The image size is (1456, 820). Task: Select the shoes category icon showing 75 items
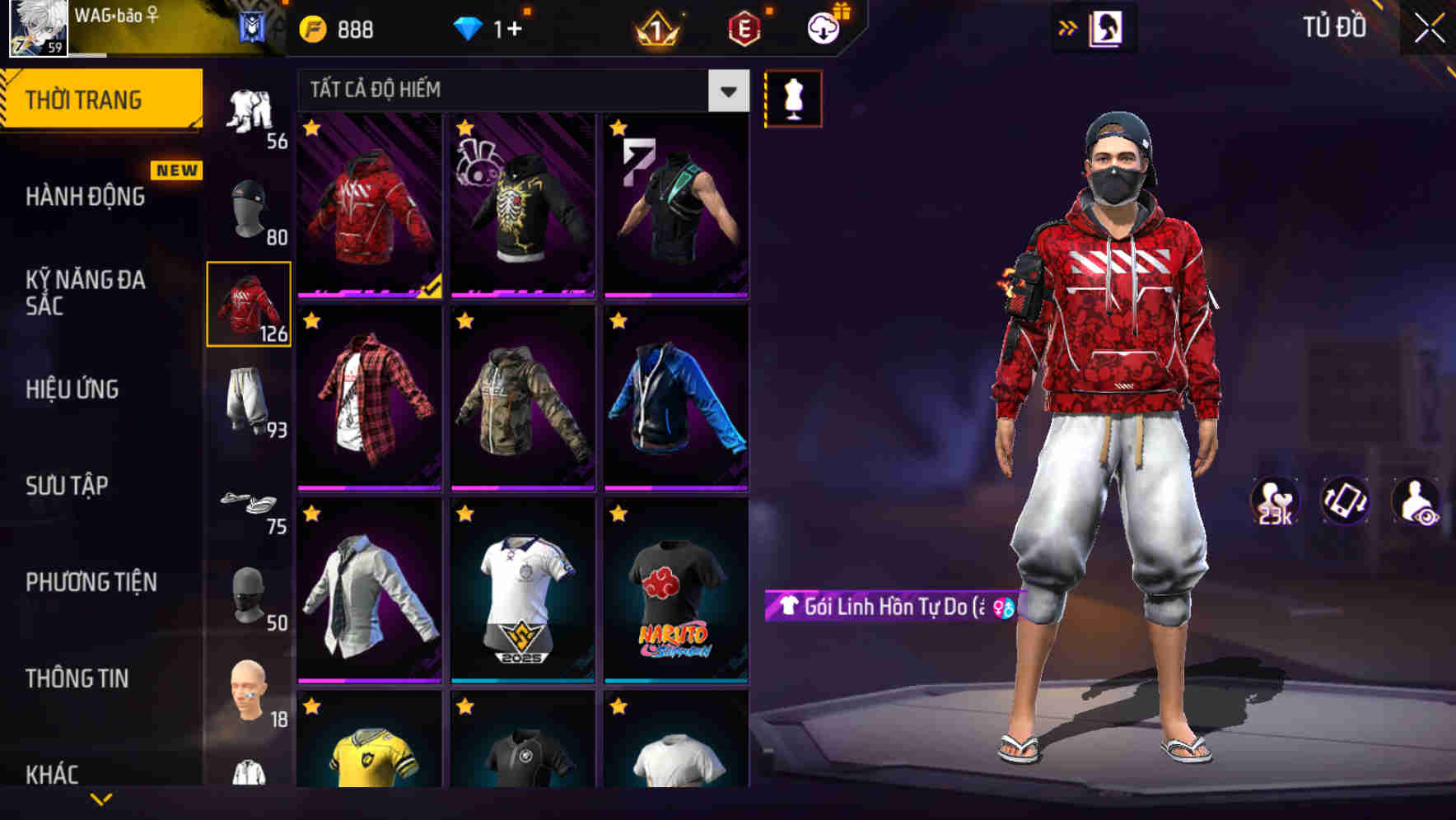[x=248, y=502]
